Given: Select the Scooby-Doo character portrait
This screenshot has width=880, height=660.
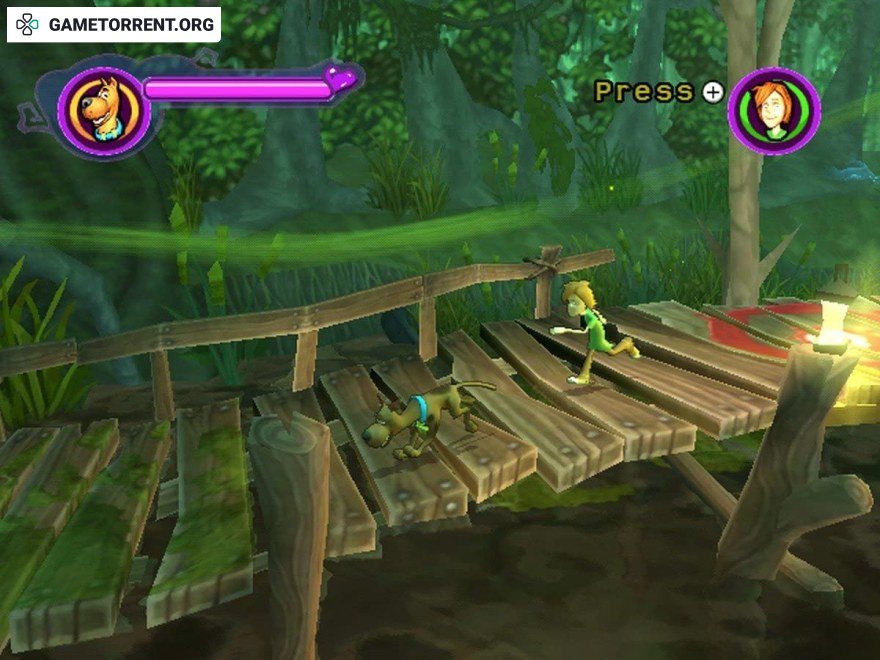Looking at the screenshot, I should (x=103, y=111).
